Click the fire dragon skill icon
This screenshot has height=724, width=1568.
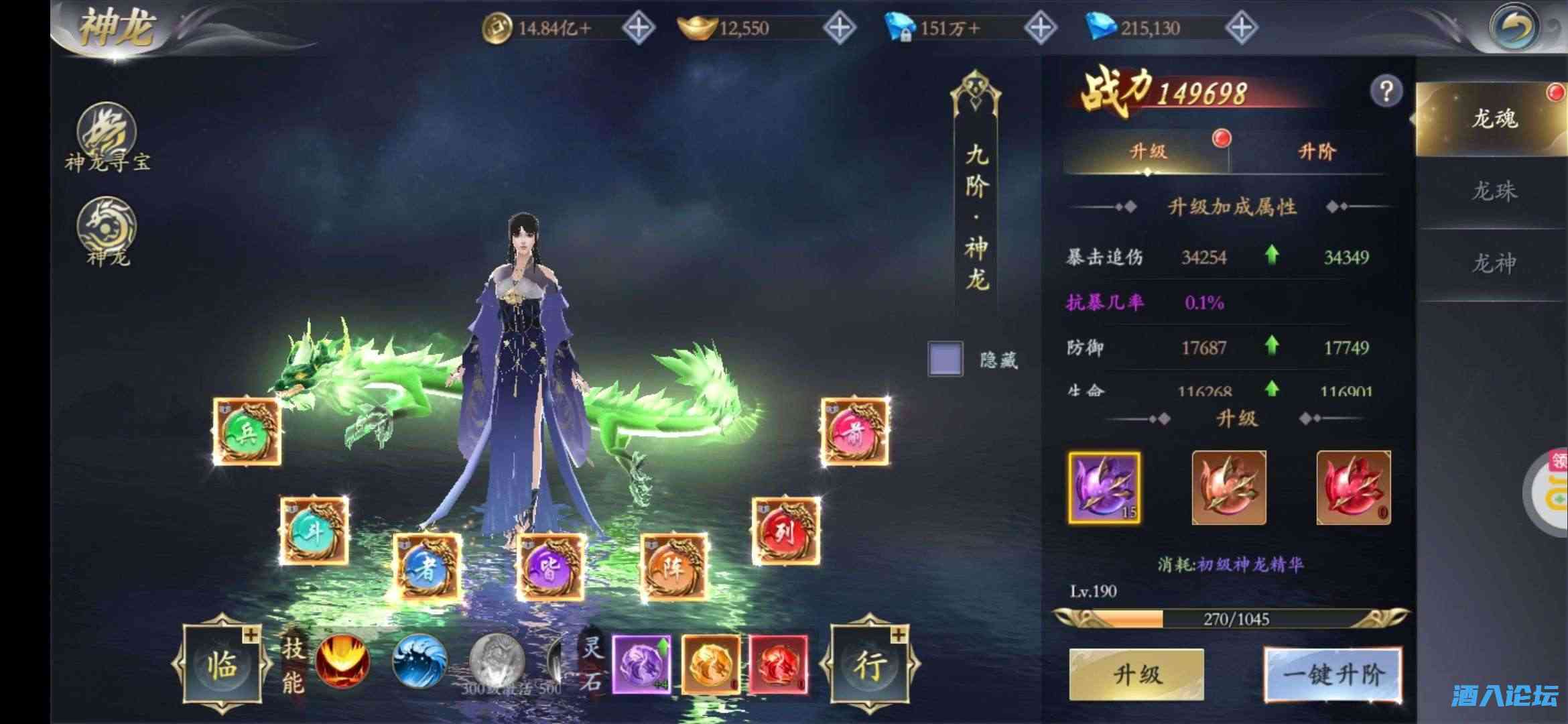(342, 660)
